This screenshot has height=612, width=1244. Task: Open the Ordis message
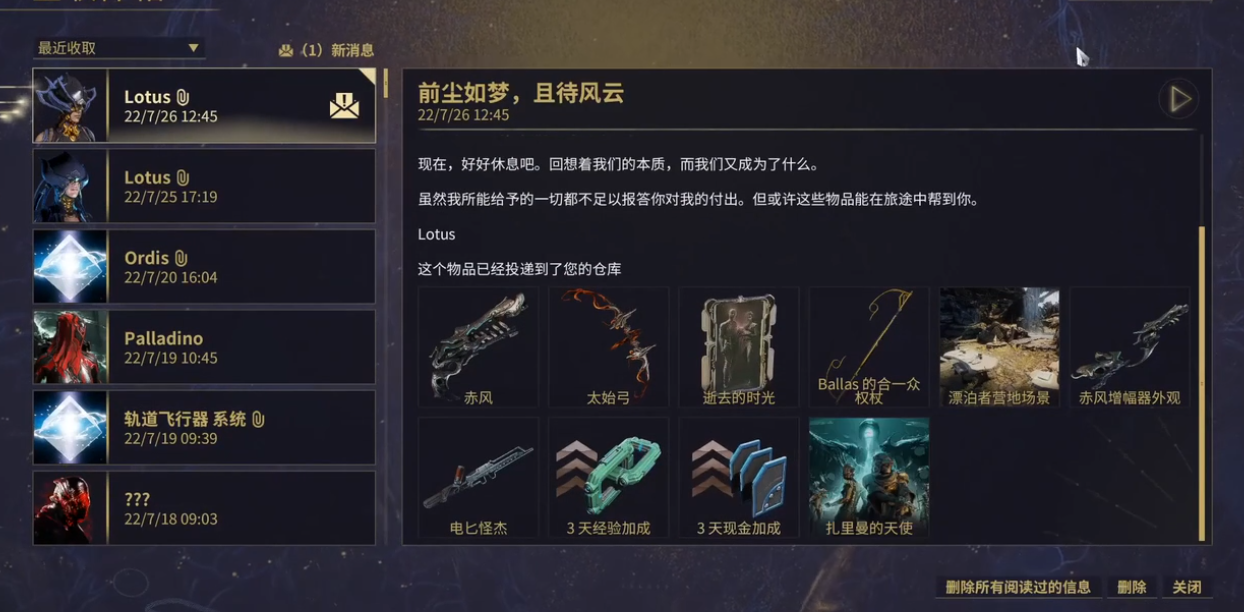[x=204, y=267]
